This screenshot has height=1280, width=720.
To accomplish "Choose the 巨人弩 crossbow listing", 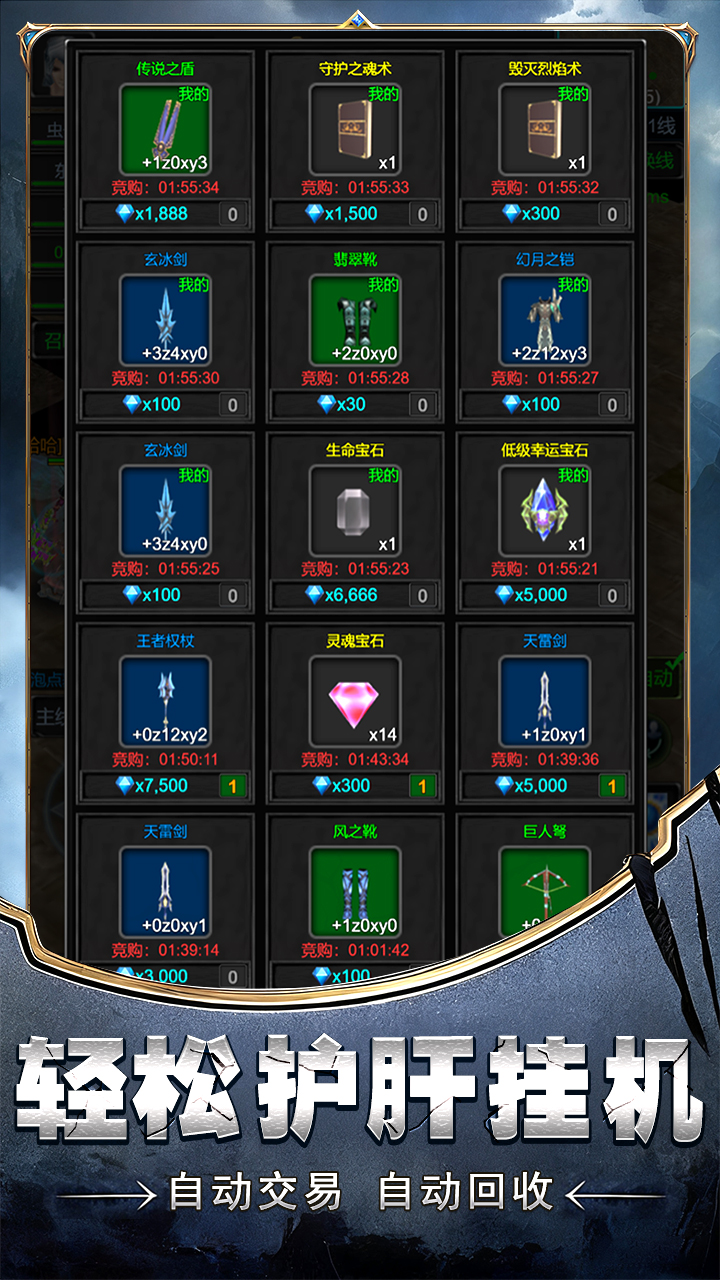I will (545, 892).
